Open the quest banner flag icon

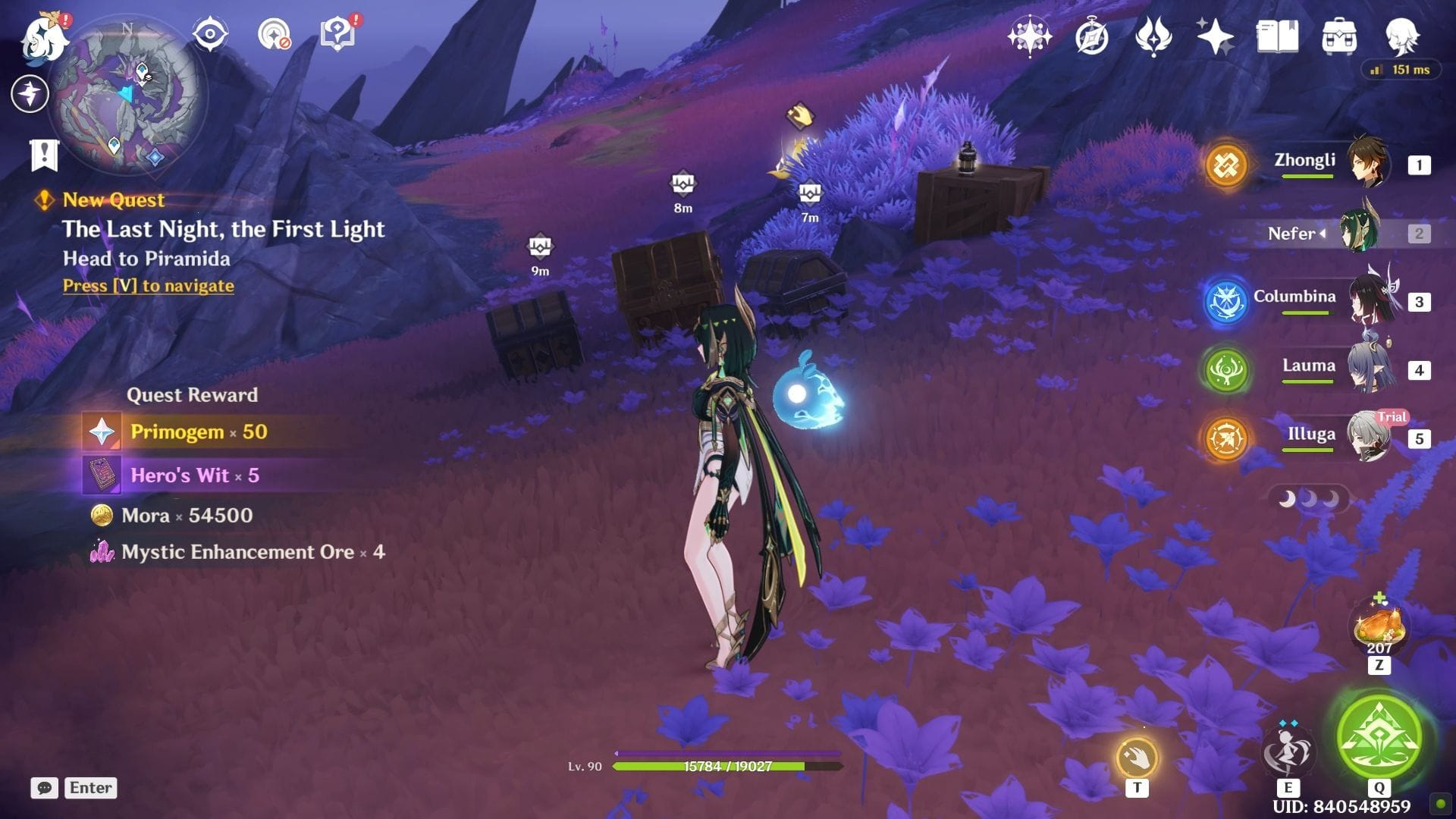44,155
